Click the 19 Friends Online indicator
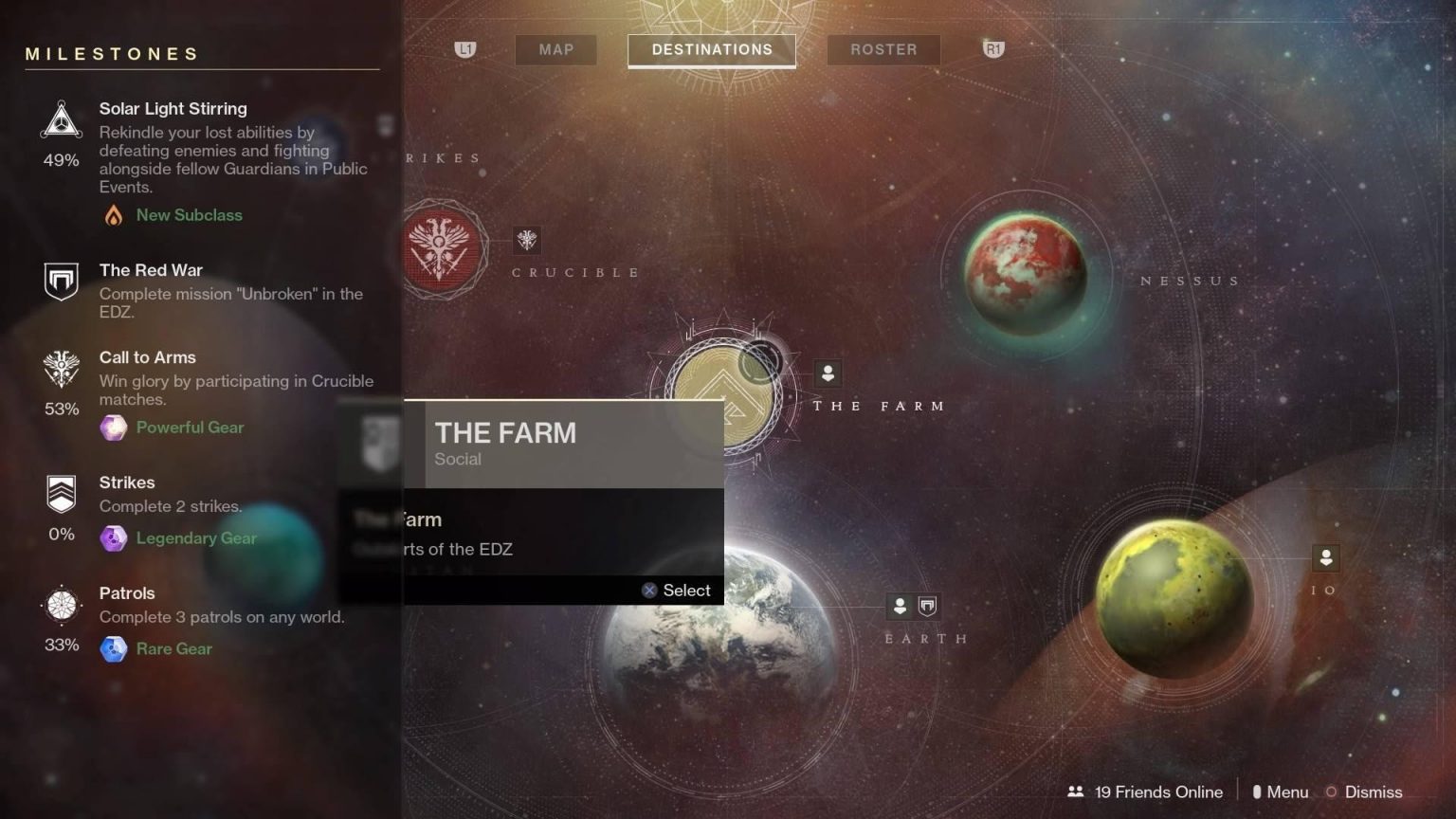The image size is (1456, 819). click(1145, 792)
